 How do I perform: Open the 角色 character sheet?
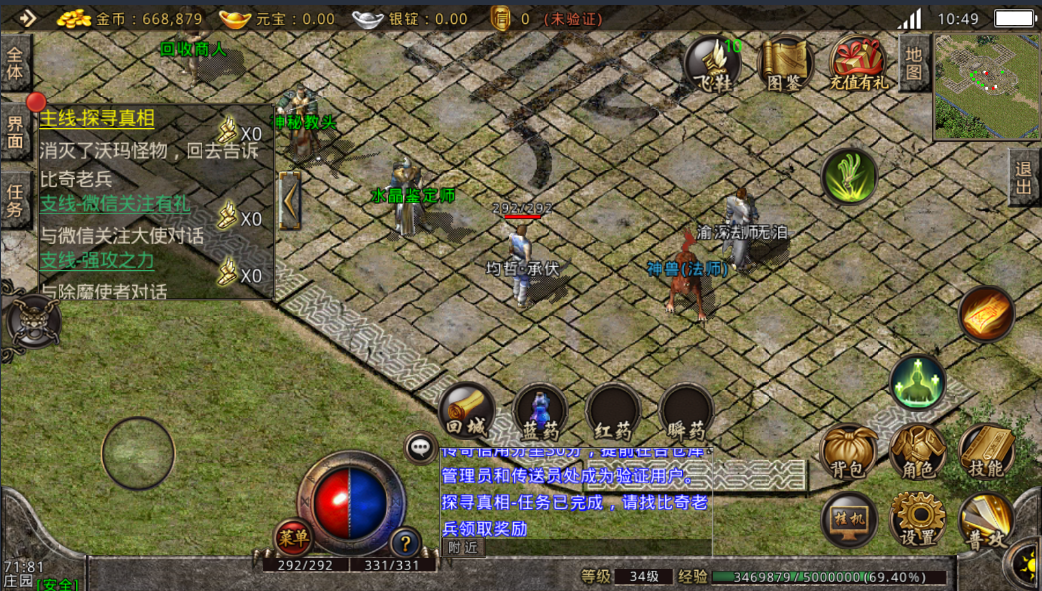[917, 451]
